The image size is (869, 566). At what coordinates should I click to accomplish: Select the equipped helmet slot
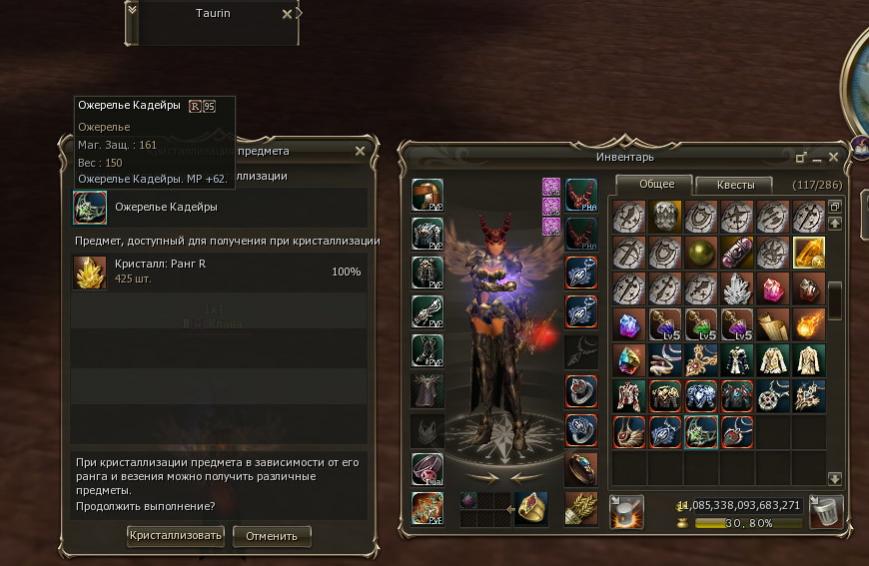click(x=427, y=195)
